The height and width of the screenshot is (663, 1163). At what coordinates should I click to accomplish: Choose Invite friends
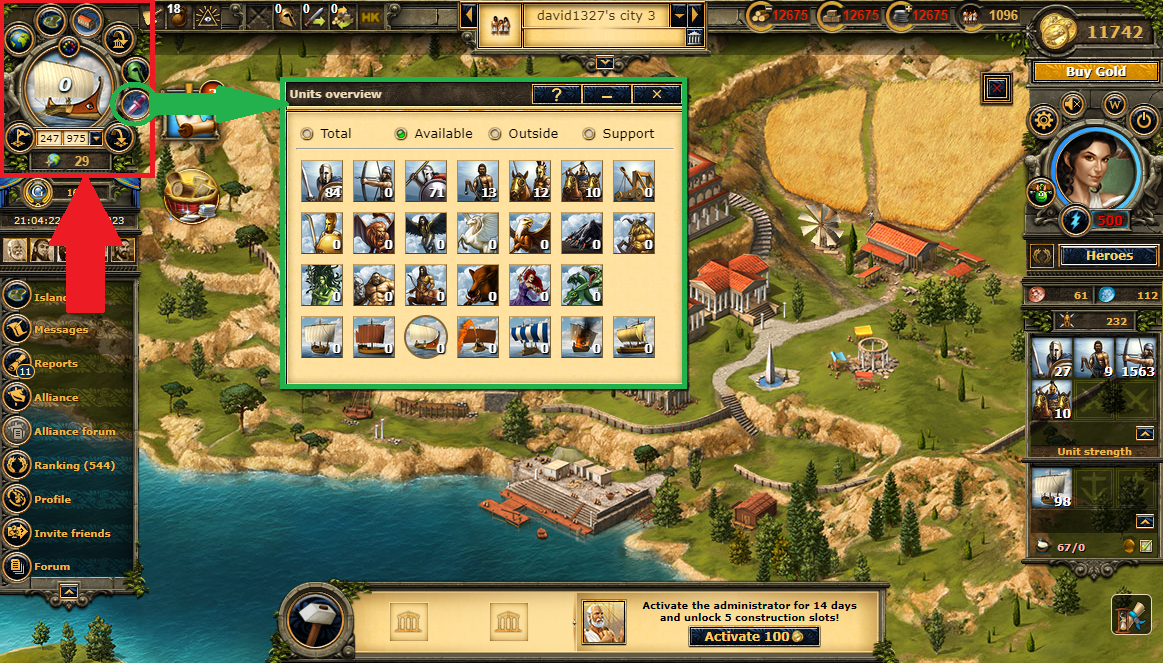[71, 533]
